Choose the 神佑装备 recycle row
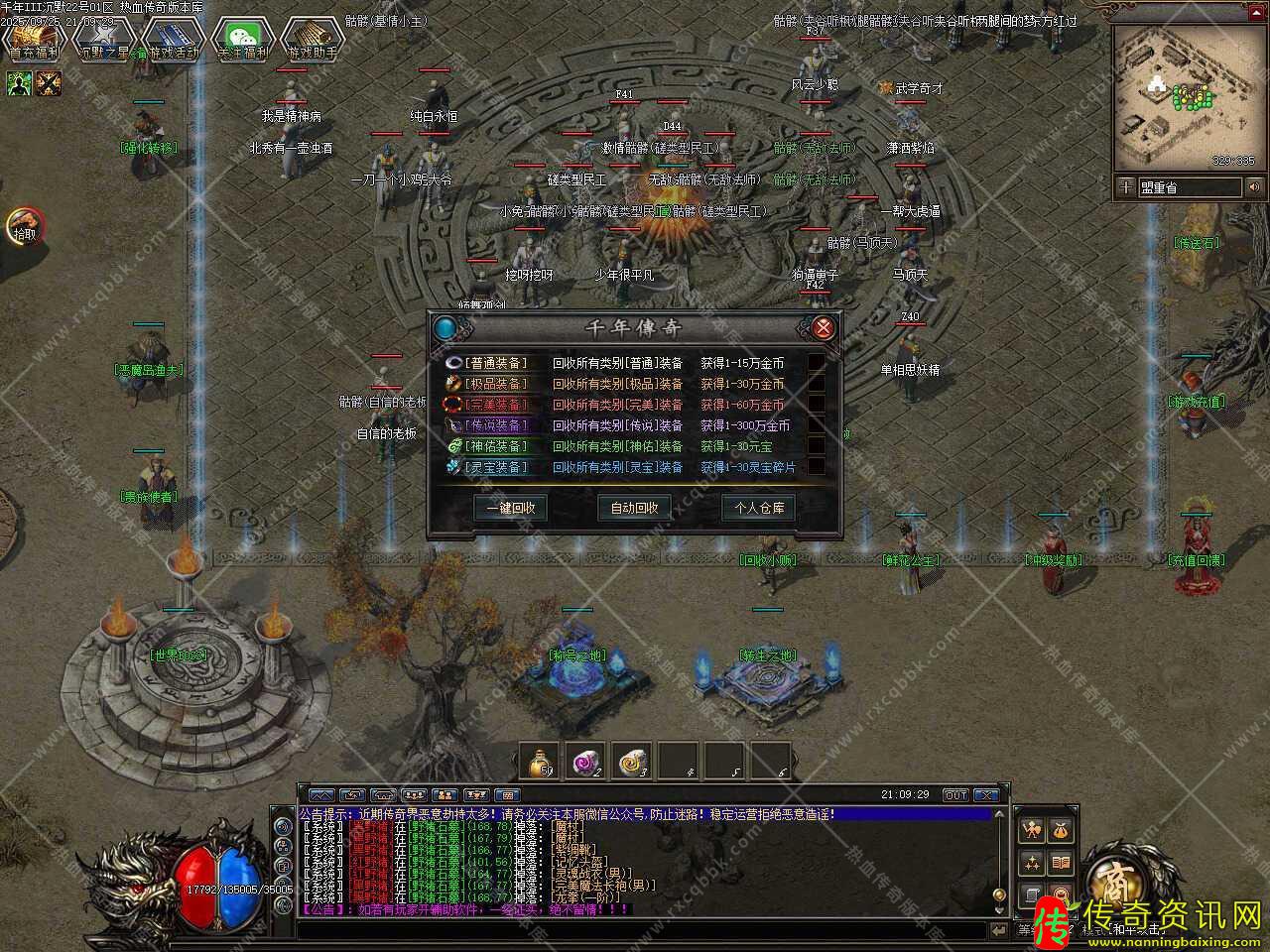The width and height of the screenshot is (1270, 952). (x=496, y=446)
